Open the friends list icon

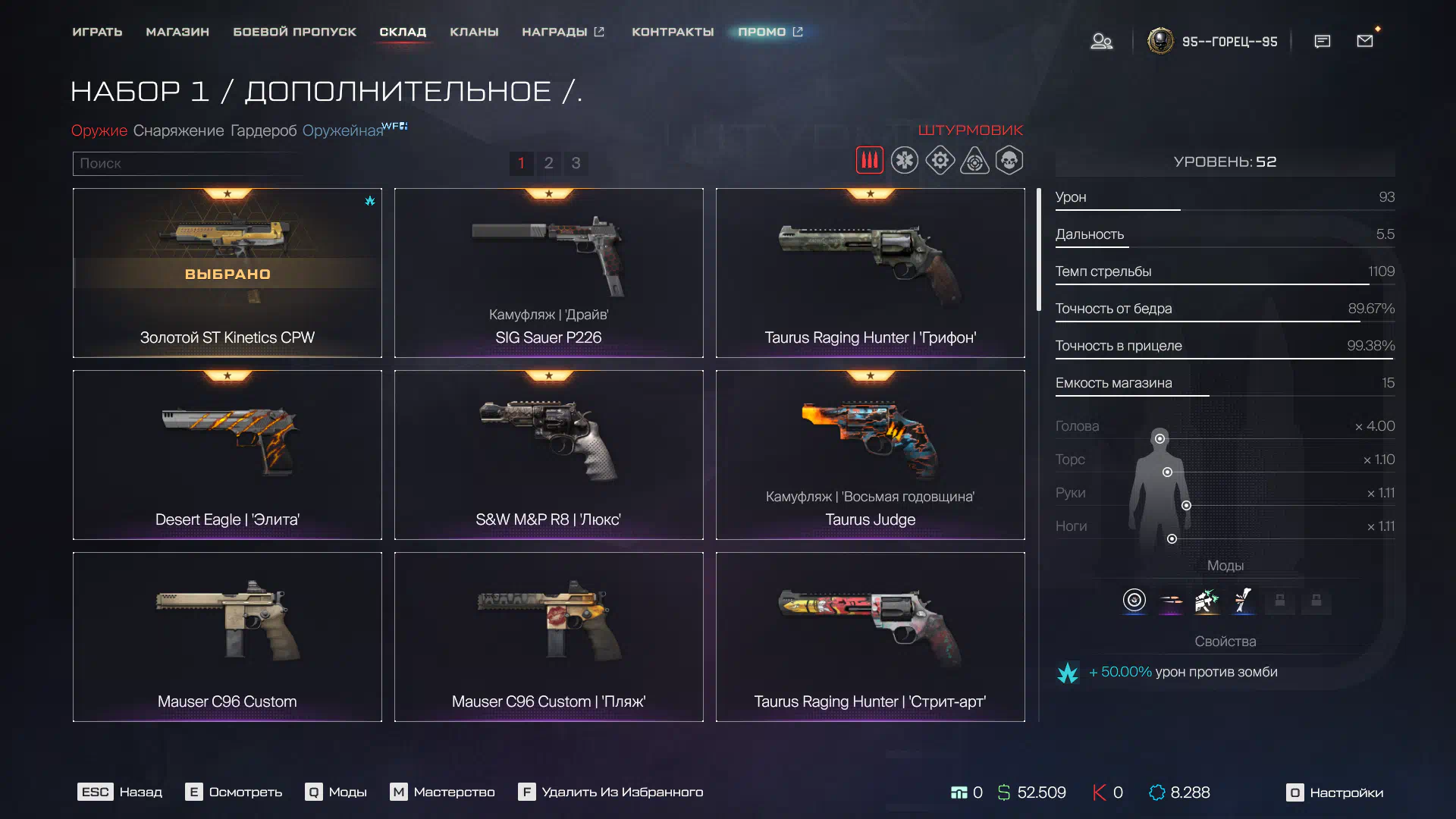[1101, 41]
